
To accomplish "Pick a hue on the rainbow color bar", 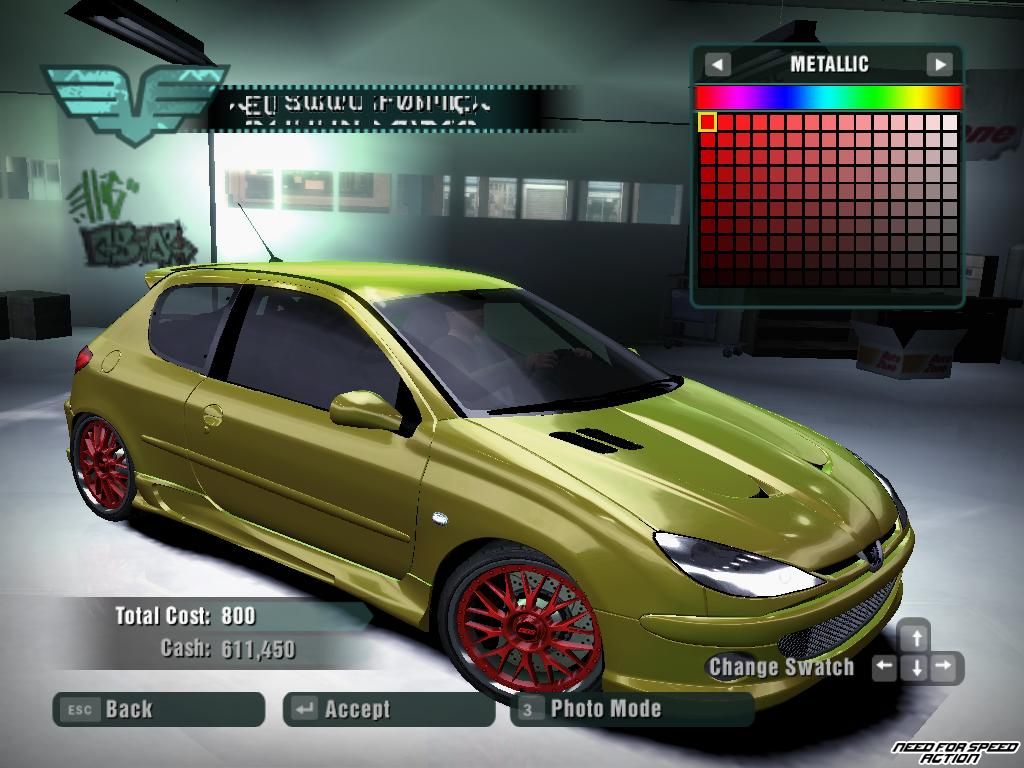I will (x=828, y=97).
